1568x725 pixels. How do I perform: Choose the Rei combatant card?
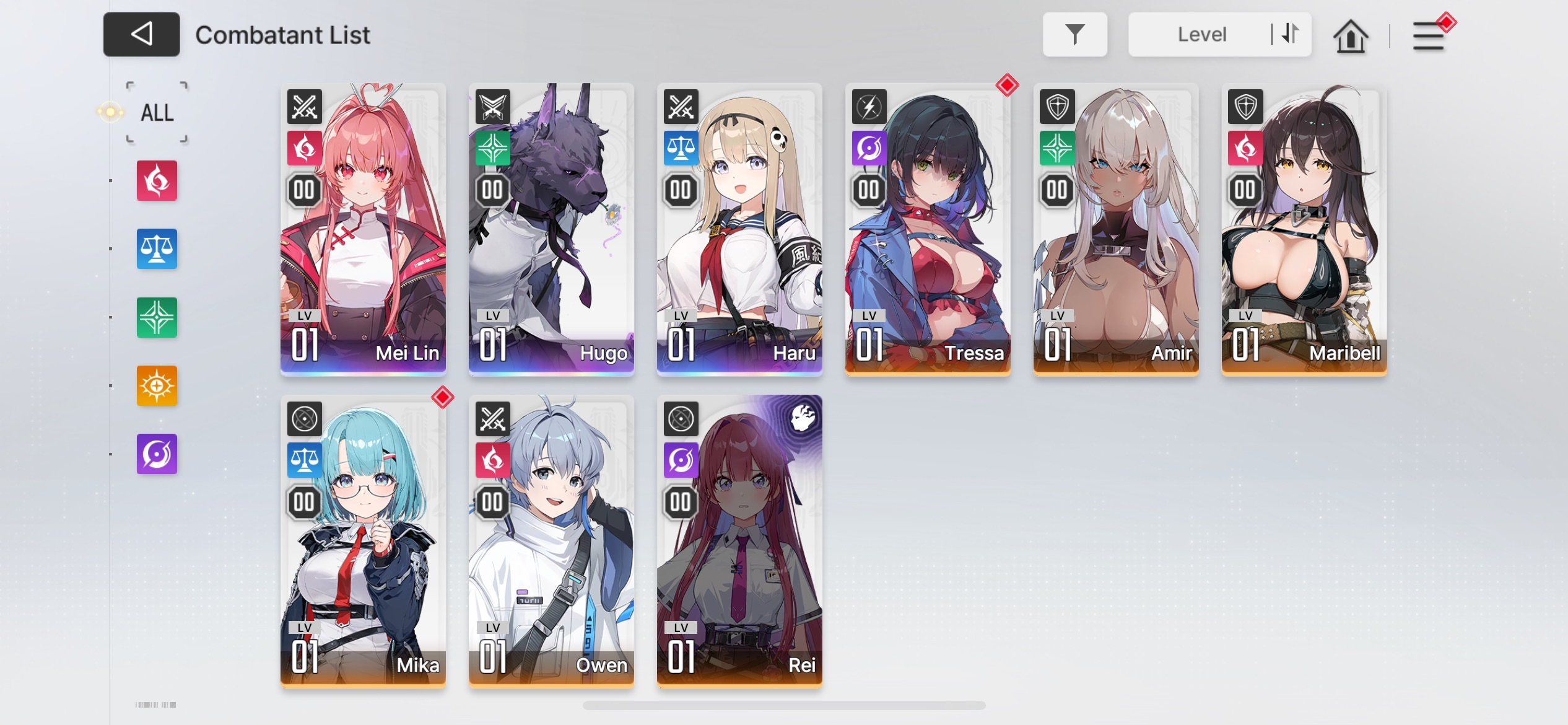click(739, 542)
